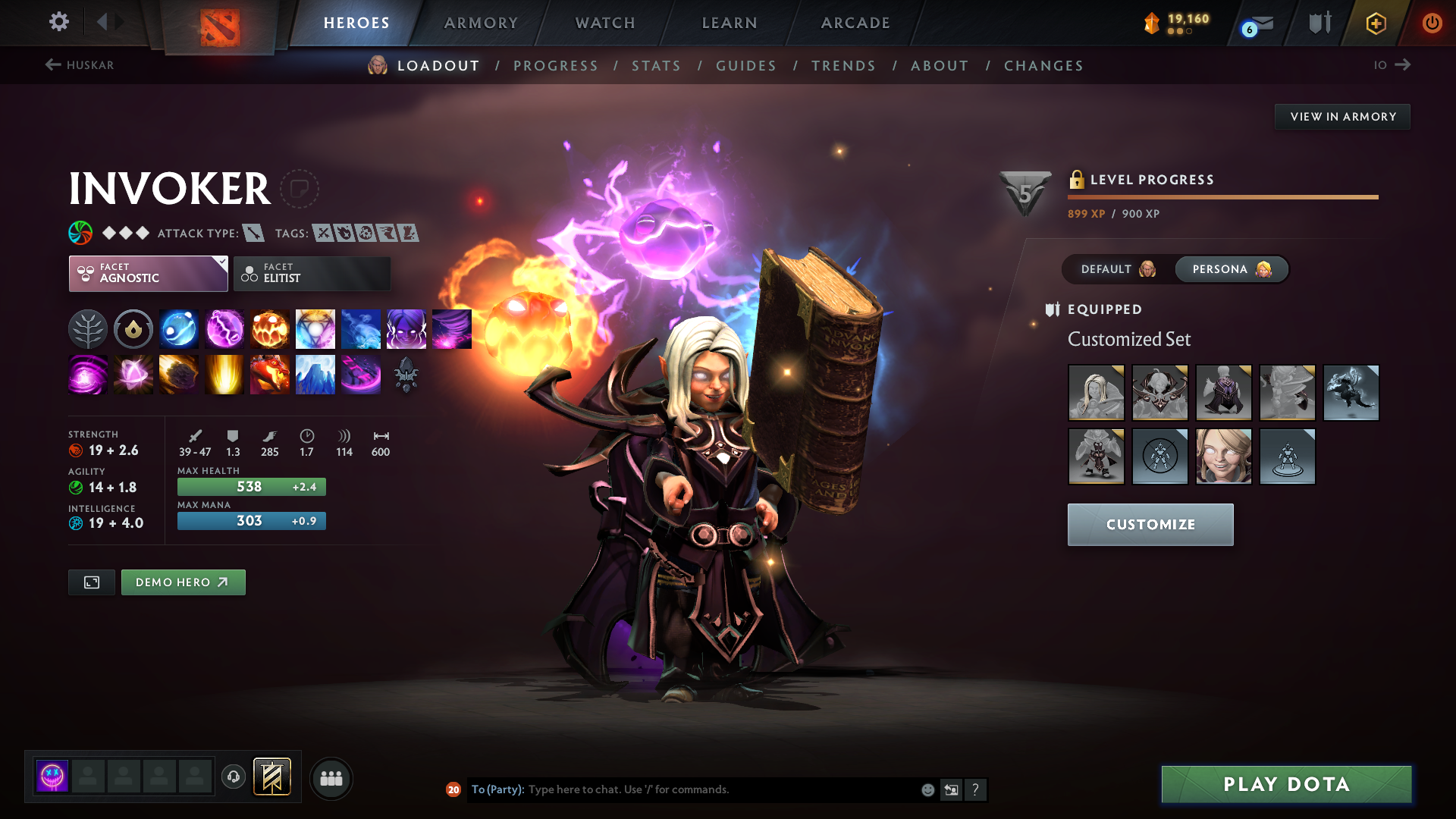Toggle the guide notebook icon near party slots
This screenshot has width=1456, height=819.
[272, 777]
